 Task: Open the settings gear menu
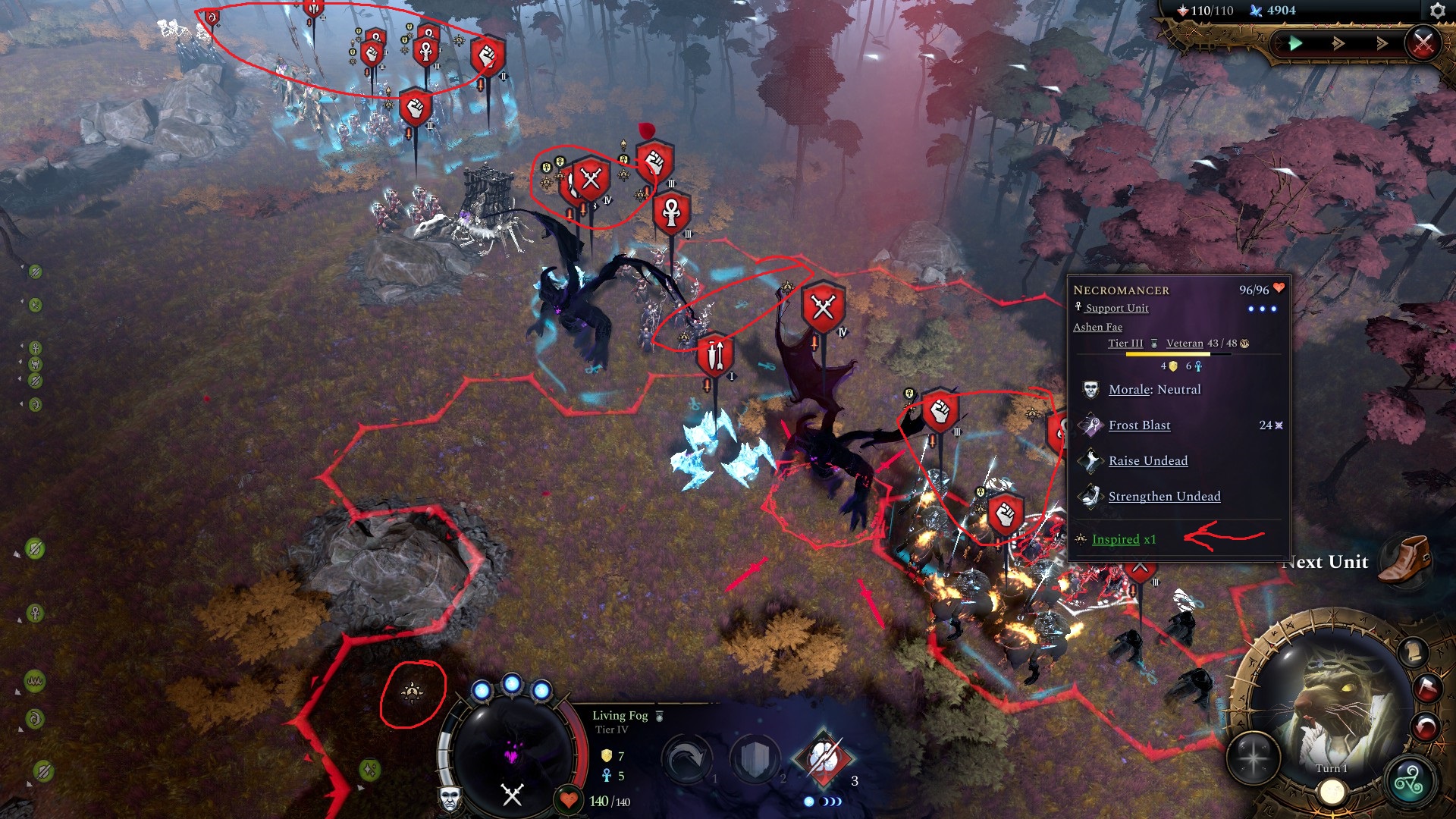point(1438,11)
